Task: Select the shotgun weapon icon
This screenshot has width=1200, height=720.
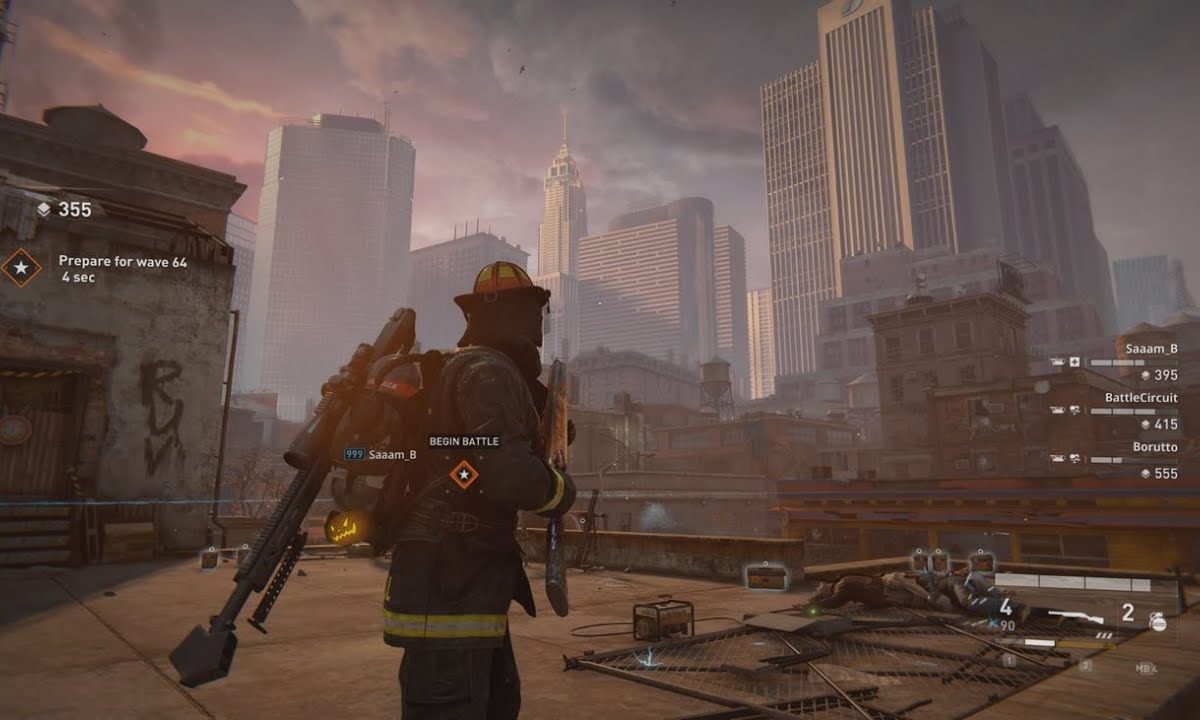Action: coord(1076,619)
